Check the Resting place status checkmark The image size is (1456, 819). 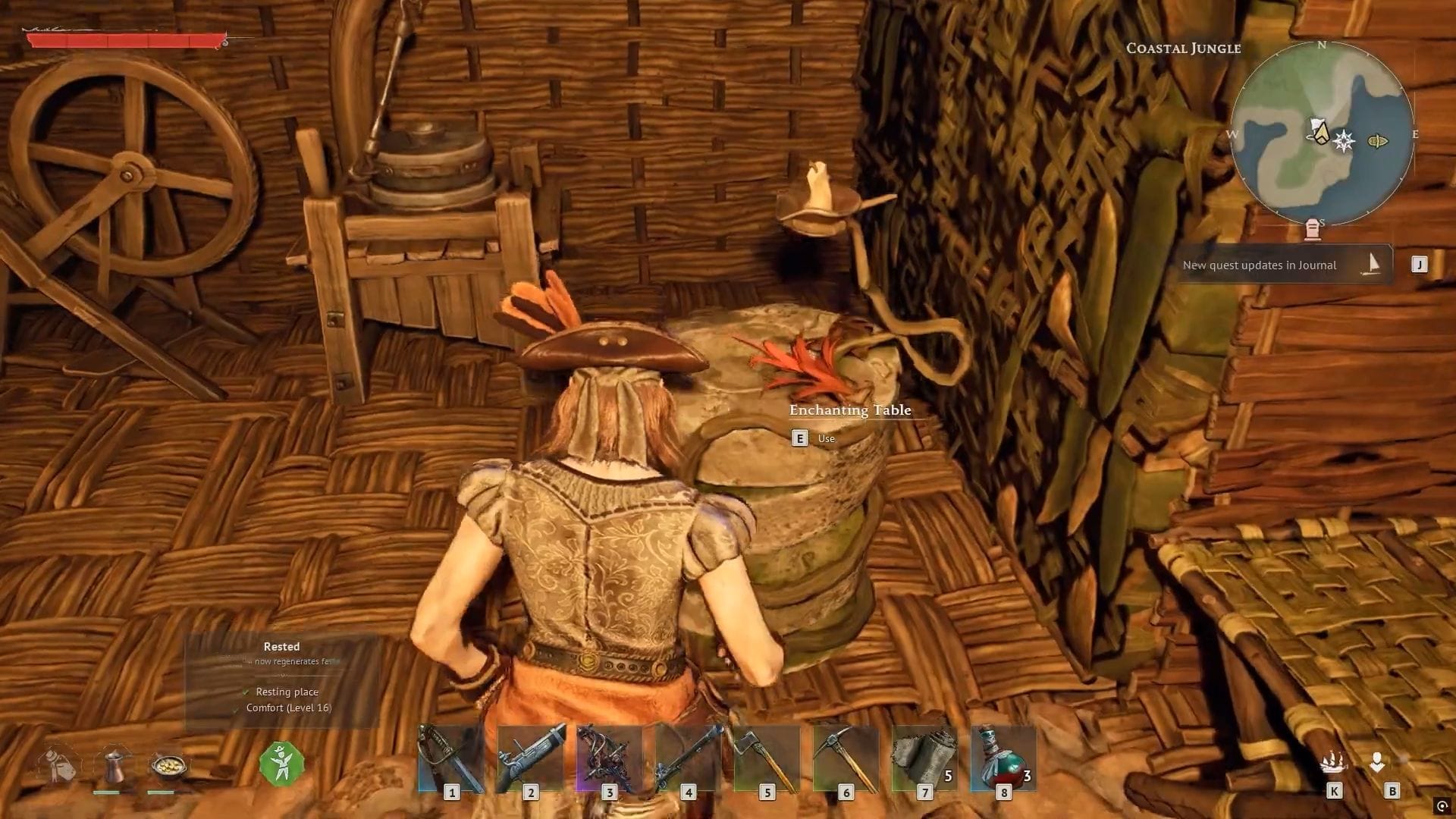pyautogui.click(x=244, y=692)
